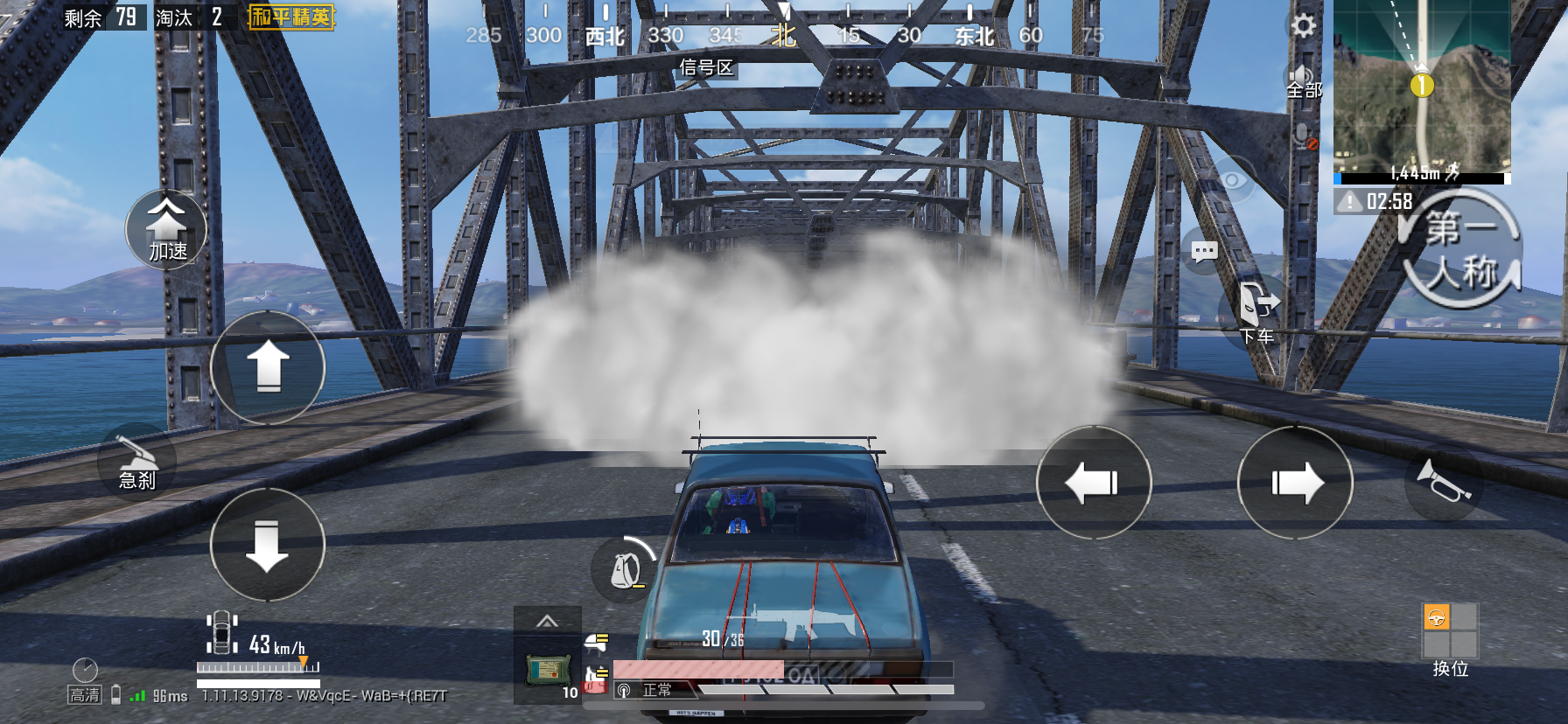Honk the vehicle horn
The height and width of the screenshot is (724, 1568).
click(x=1443, y=482)
